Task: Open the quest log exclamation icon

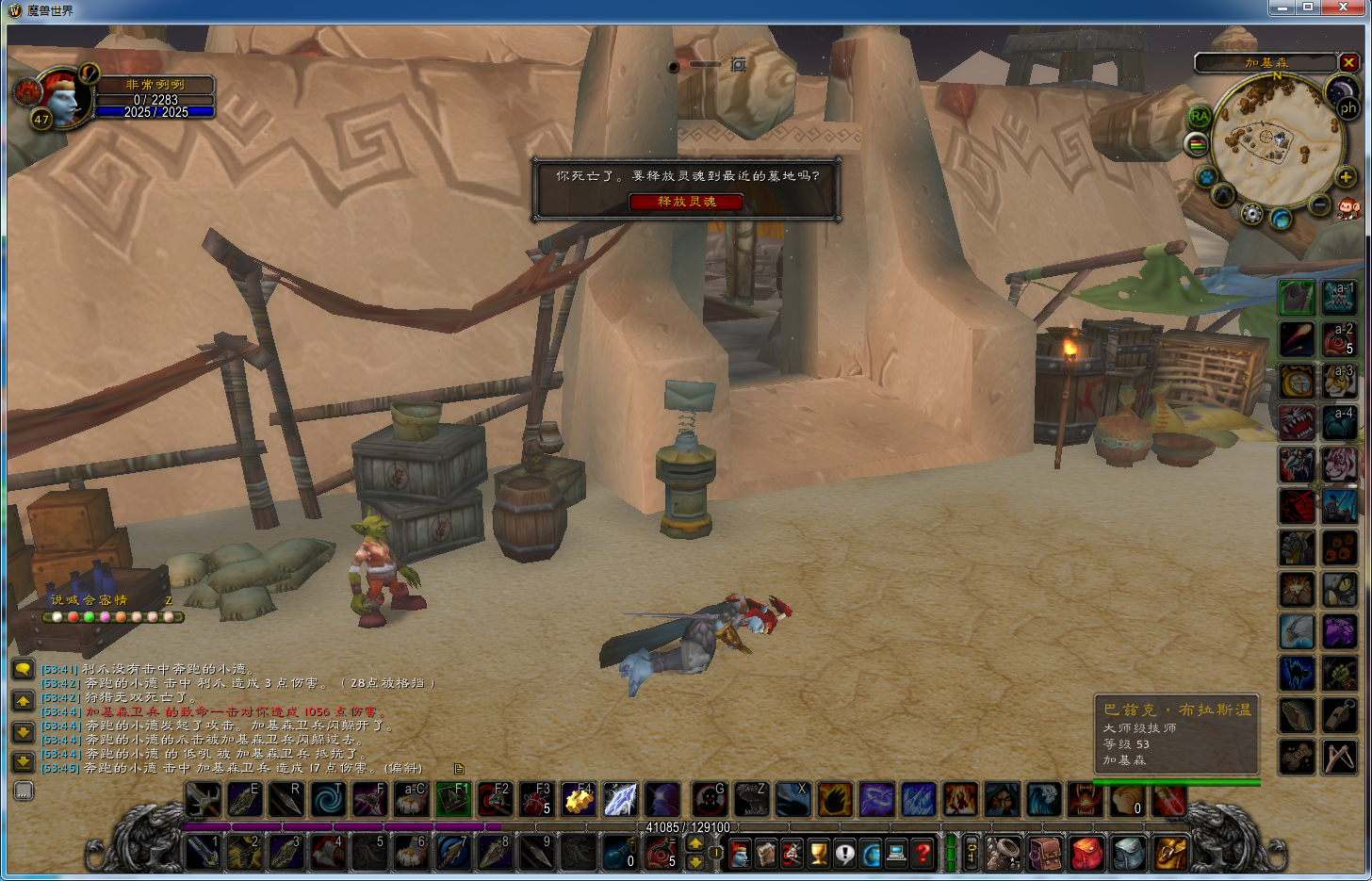Action: pos(845,853)
